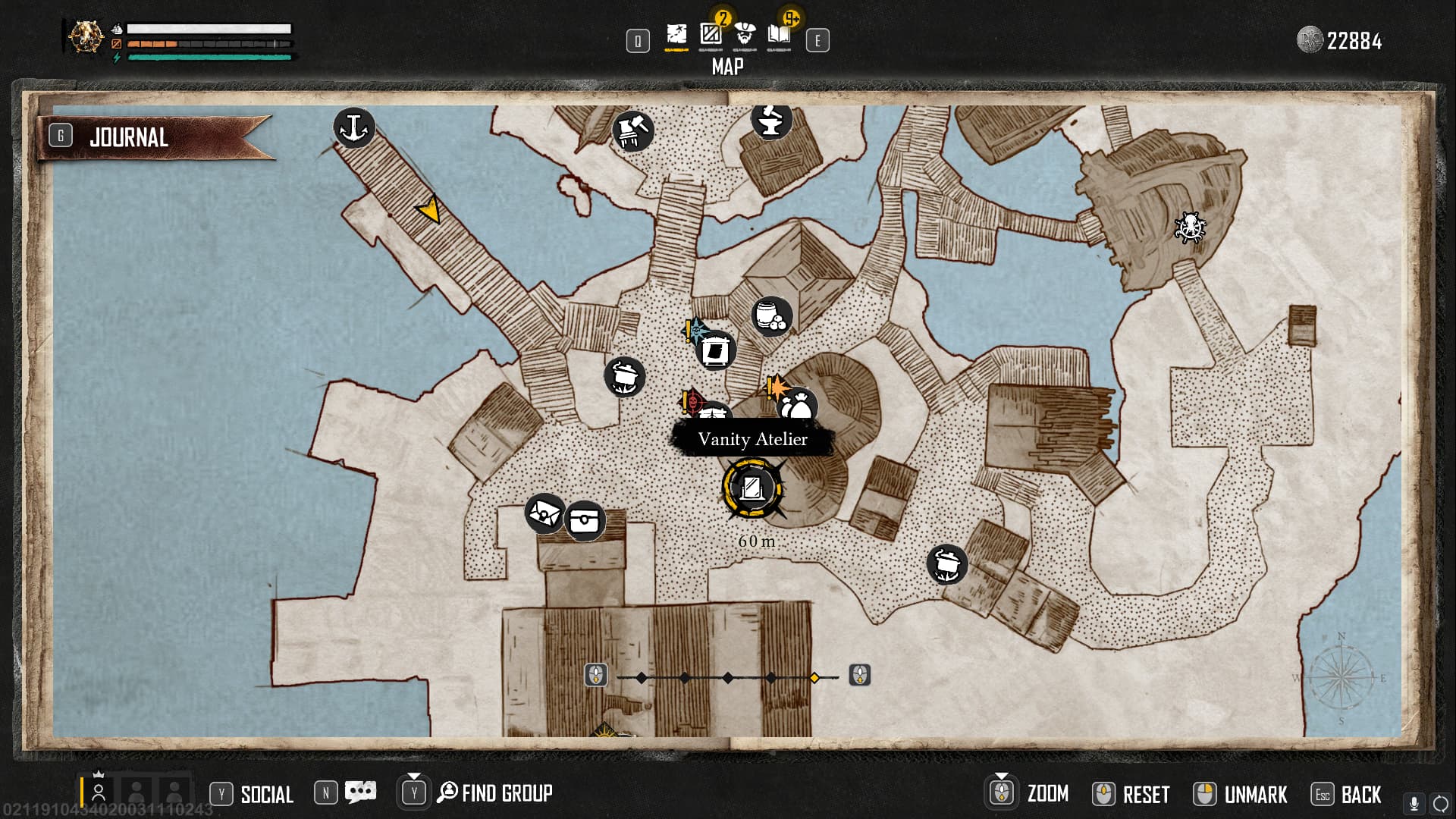
Task: Switch to the open book tab
Action: (x=779, y=34)
